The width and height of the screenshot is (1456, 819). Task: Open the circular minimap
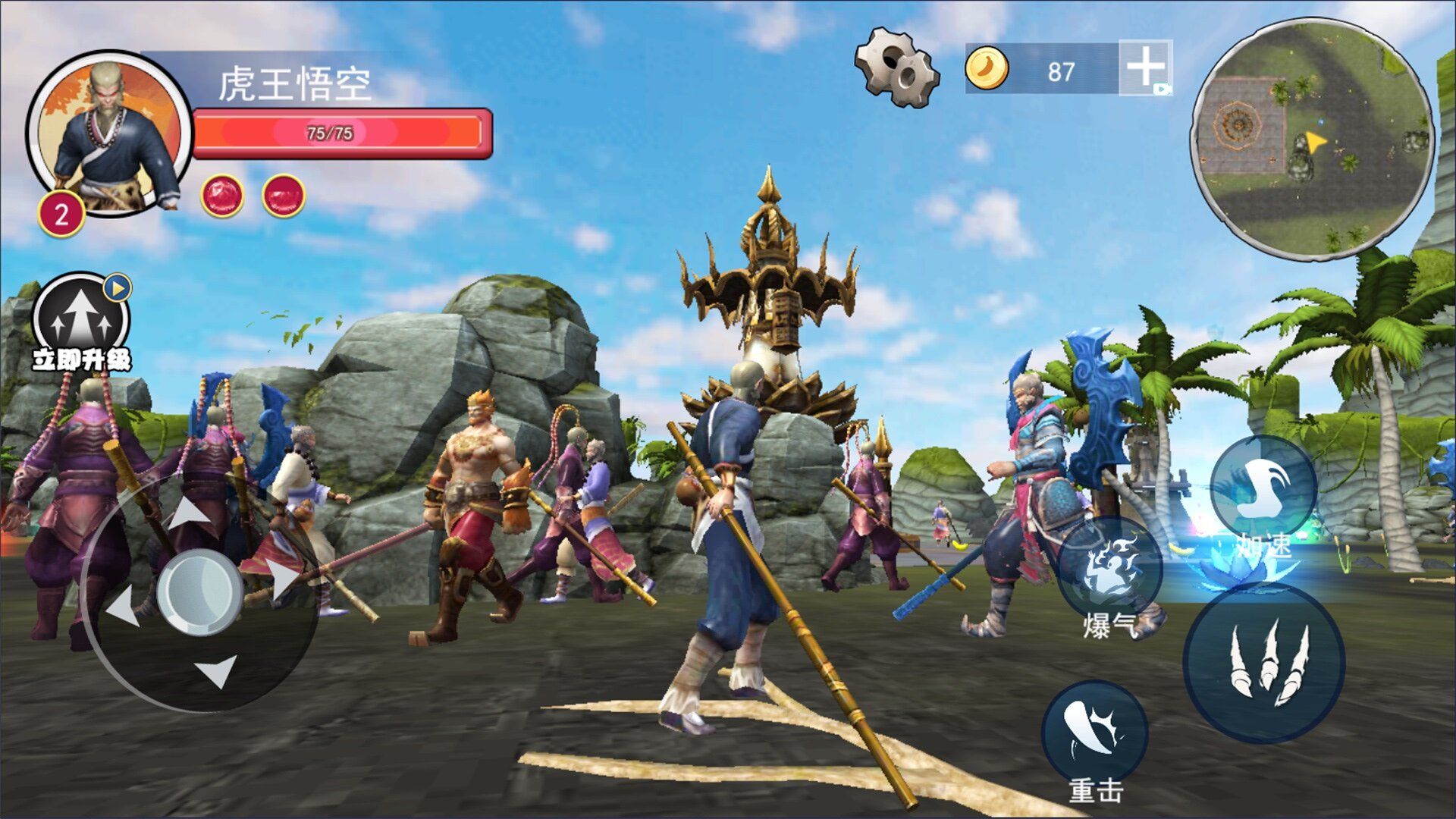tap(1311, 140)
